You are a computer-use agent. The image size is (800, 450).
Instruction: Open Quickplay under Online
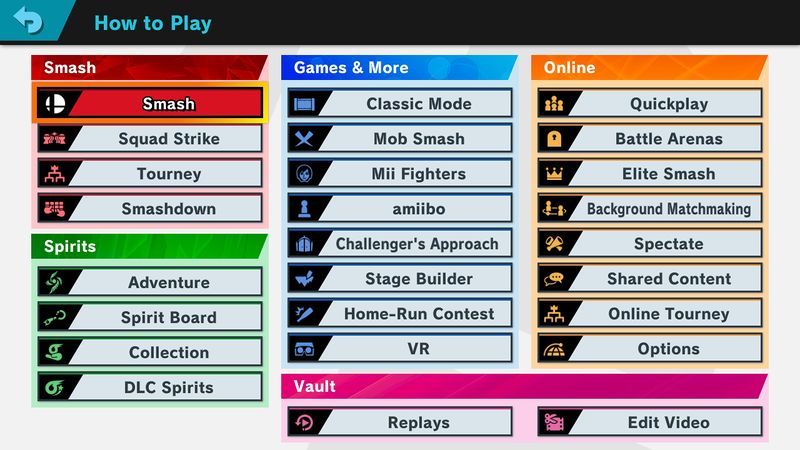tap(650, 104)
